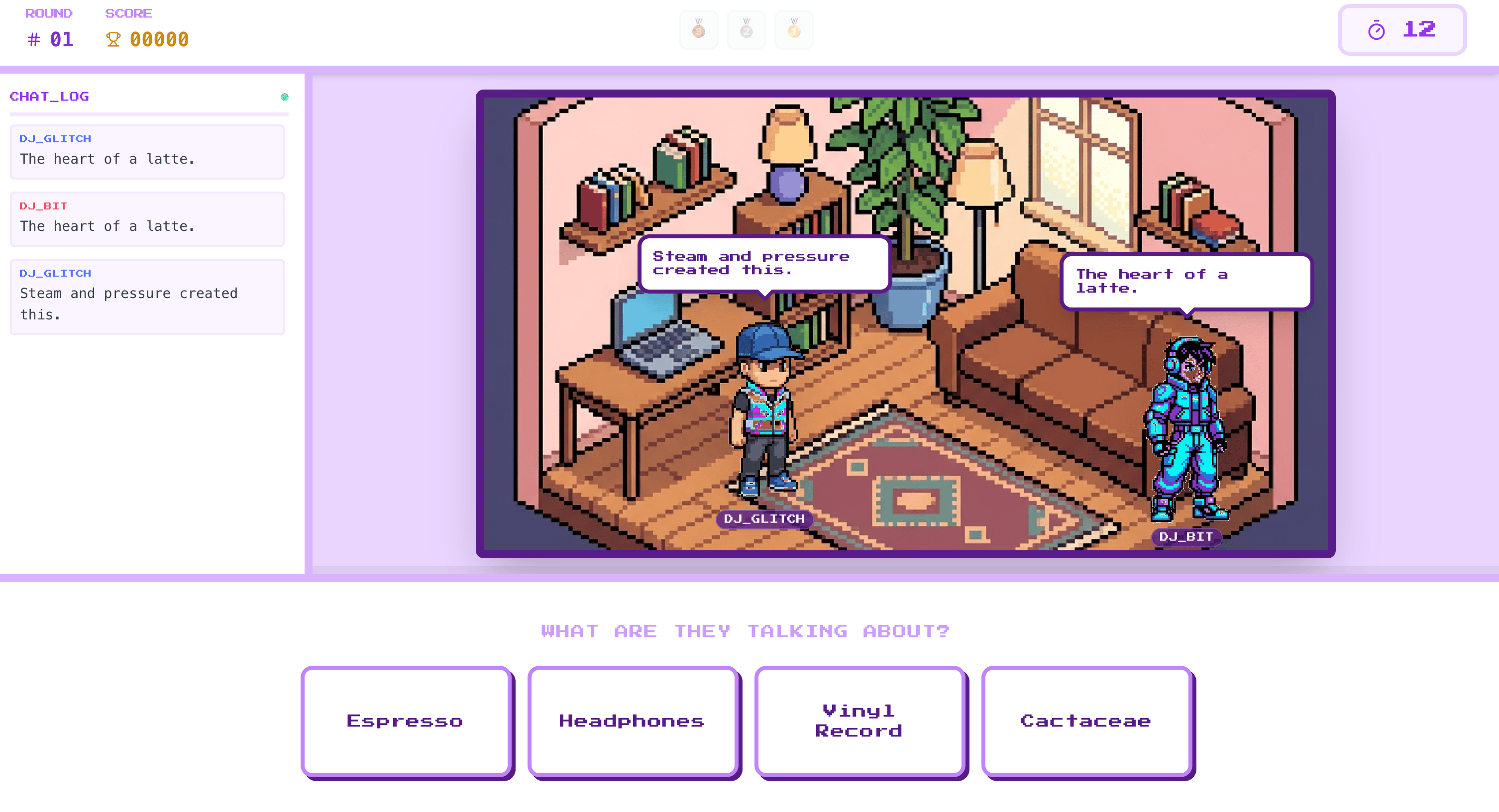Click the green chat log status dot
The height and width of the screenshot is (812, 1499).
tap(285, 97)
